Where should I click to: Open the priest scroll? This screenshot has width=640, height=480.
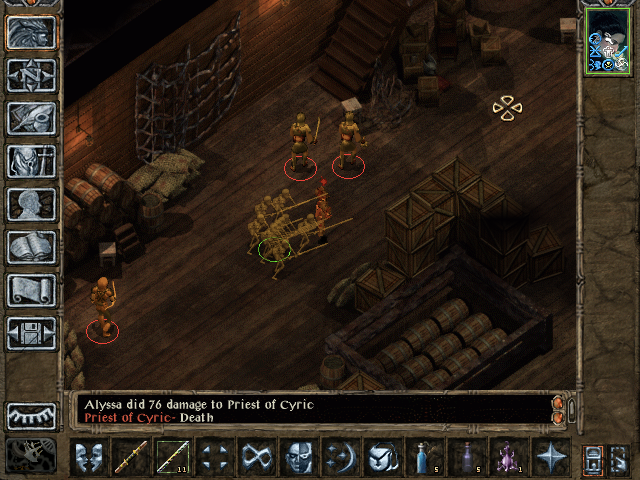(x=31, y=290)
